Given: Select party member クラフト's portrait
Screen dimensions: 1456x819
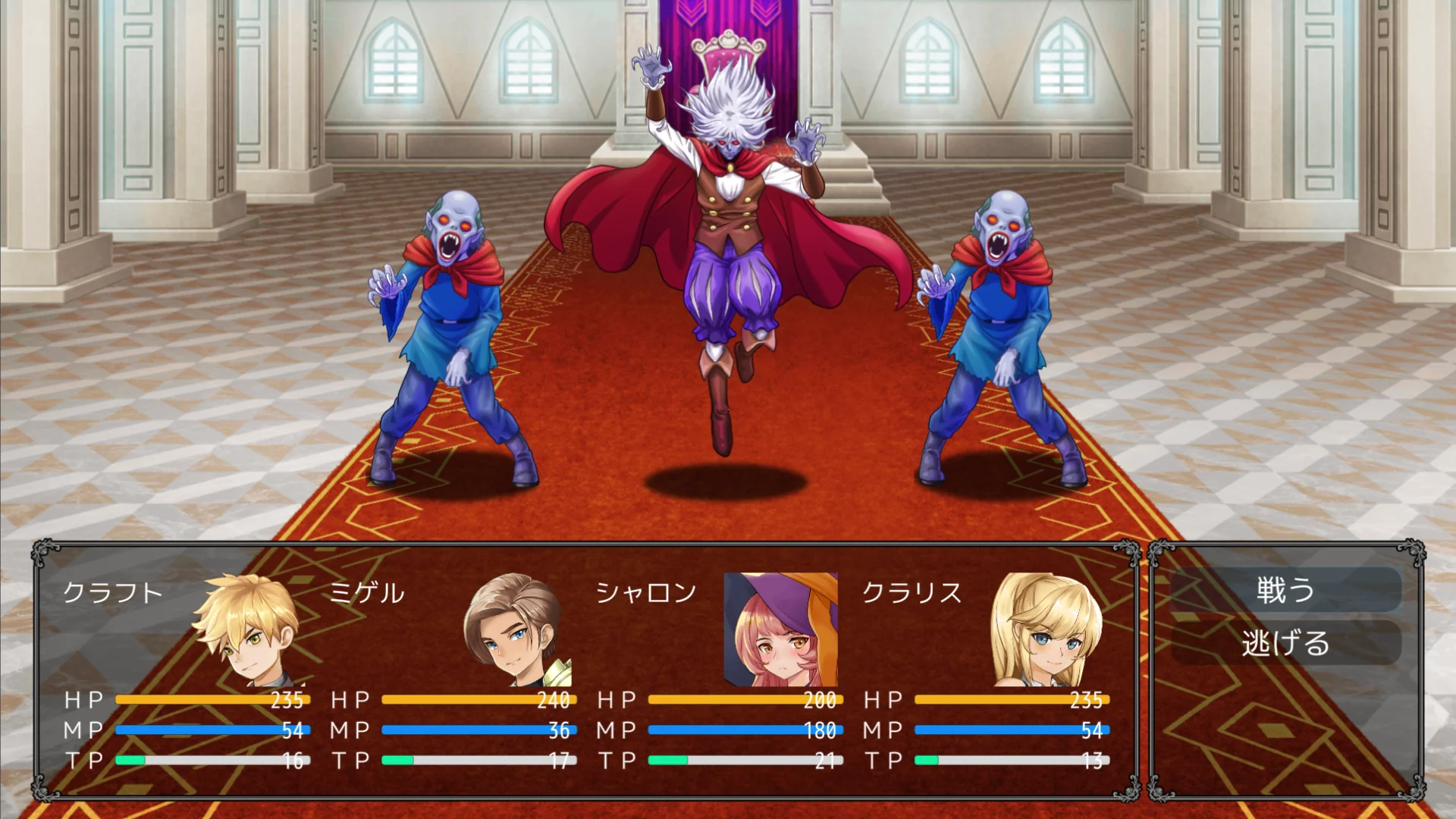Looking at the screenshot, I should (x=248, y=629).
